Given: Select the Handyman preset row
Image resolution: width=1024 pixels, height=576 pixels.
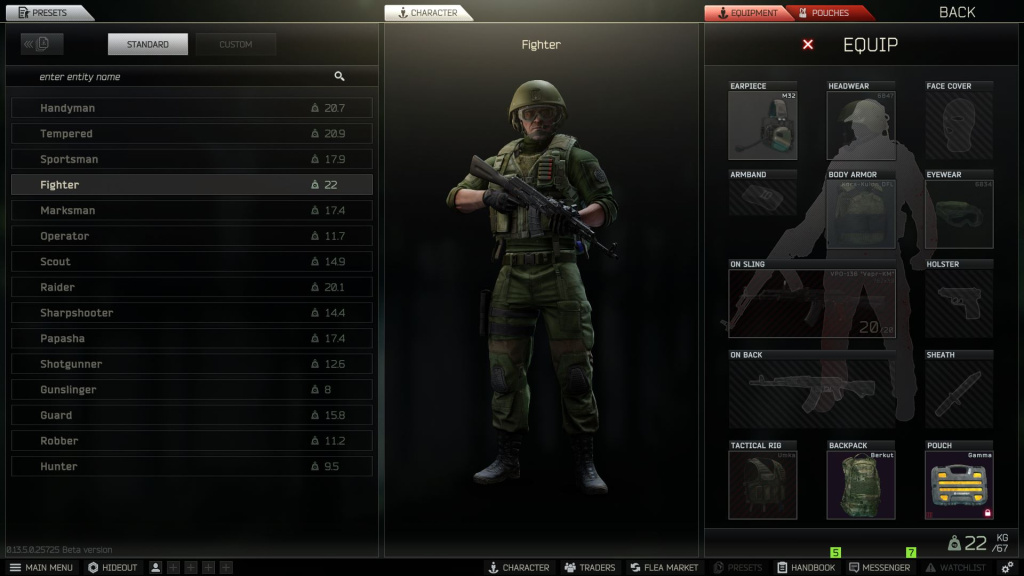Looking at the screenshot, I should 191,108.
